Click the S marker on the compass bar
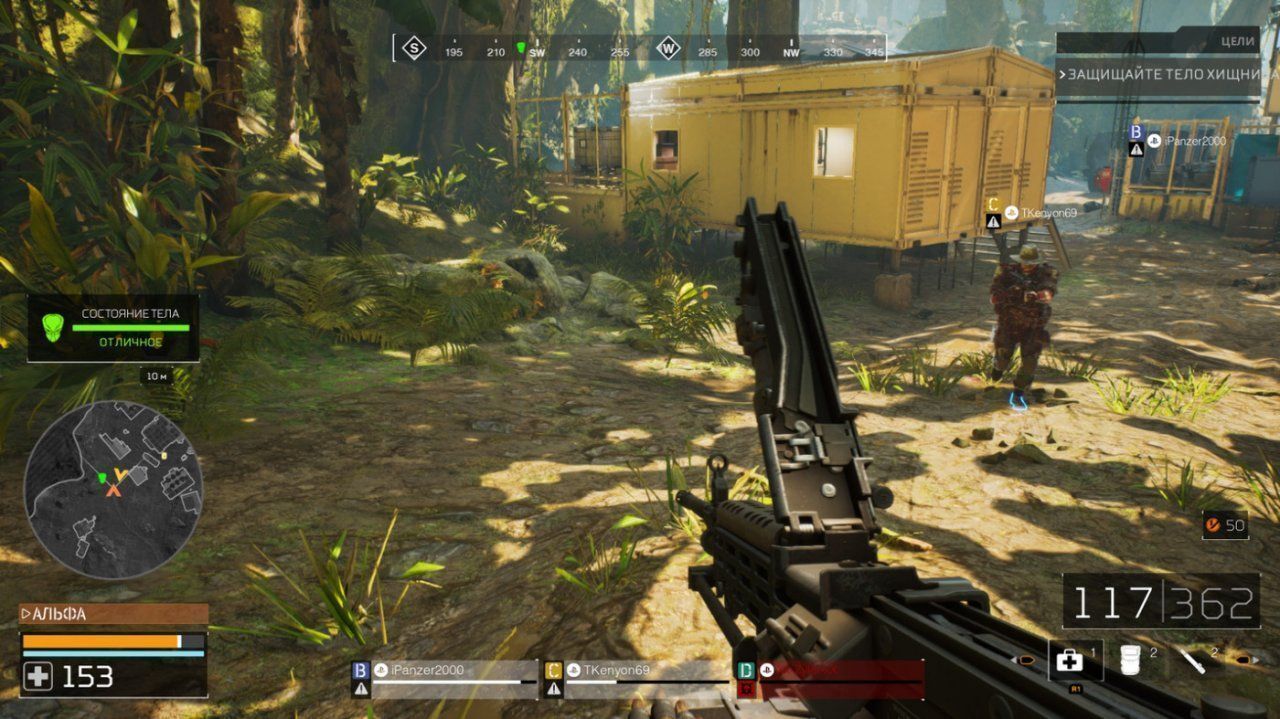This screenshot has width=1280, height=719. (x=413, y=48)
